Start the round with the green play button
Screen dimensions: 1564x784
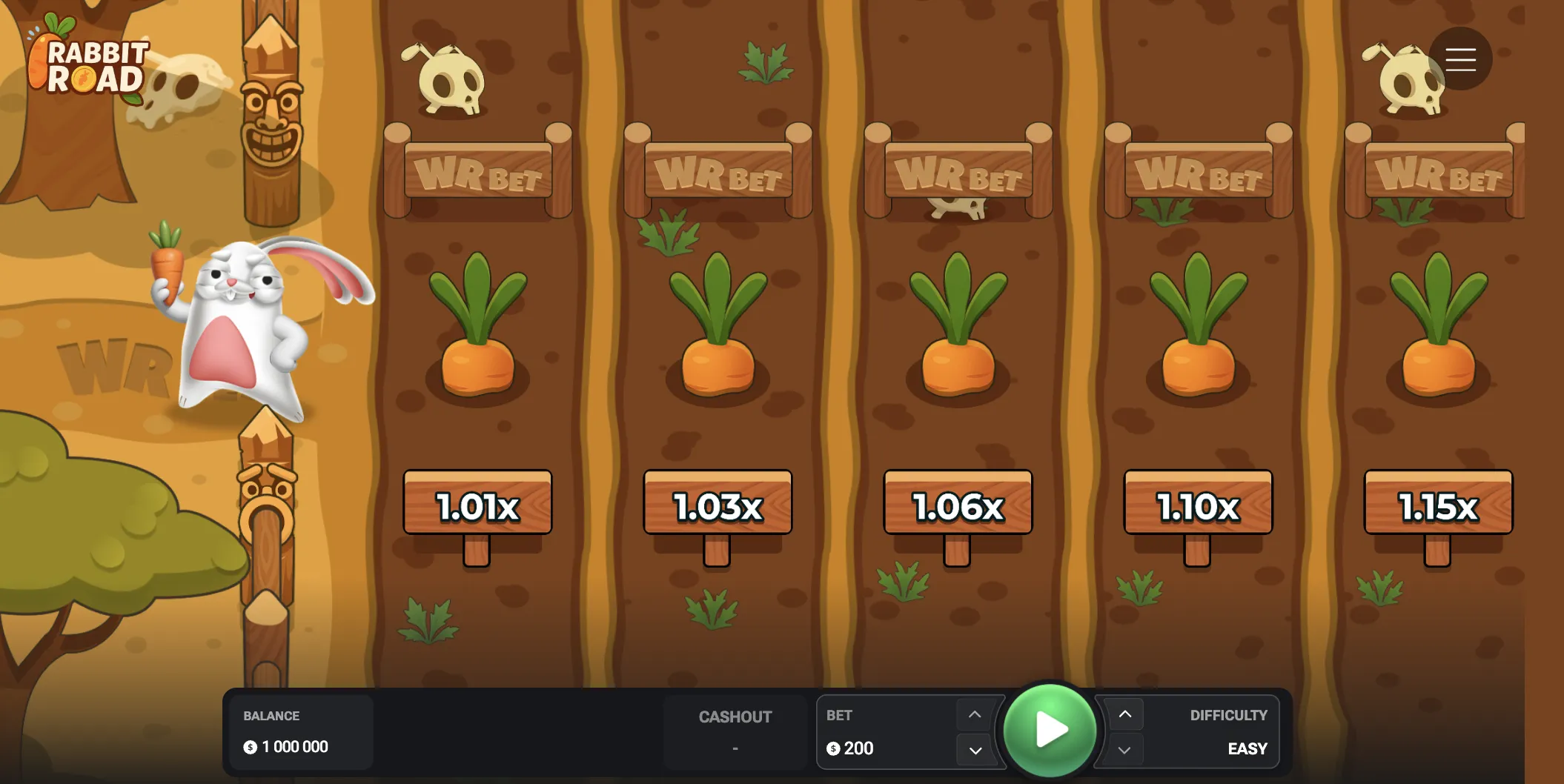coord(1050,729)
